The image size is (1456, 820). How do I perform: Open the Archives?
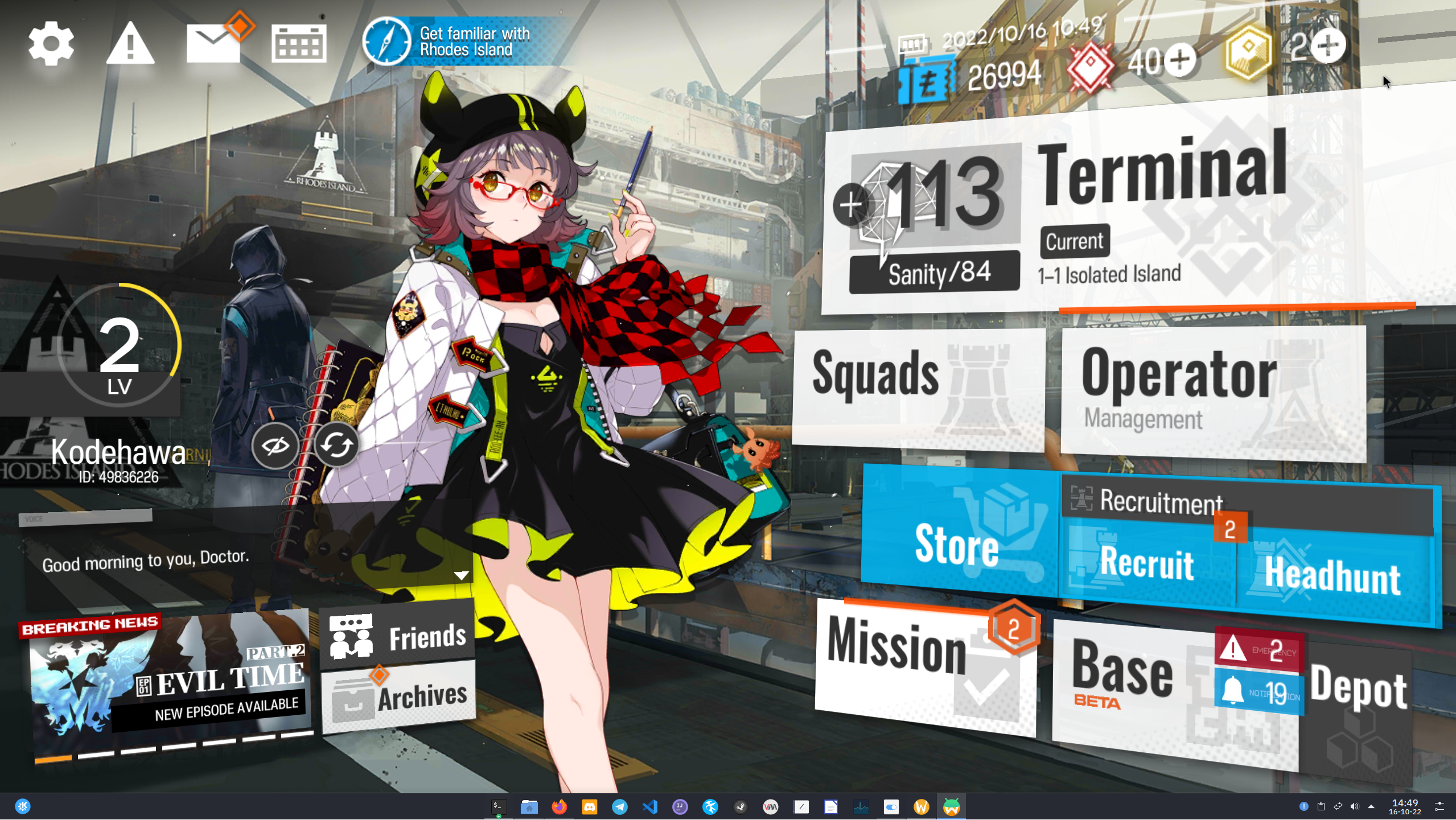[398, 698]
